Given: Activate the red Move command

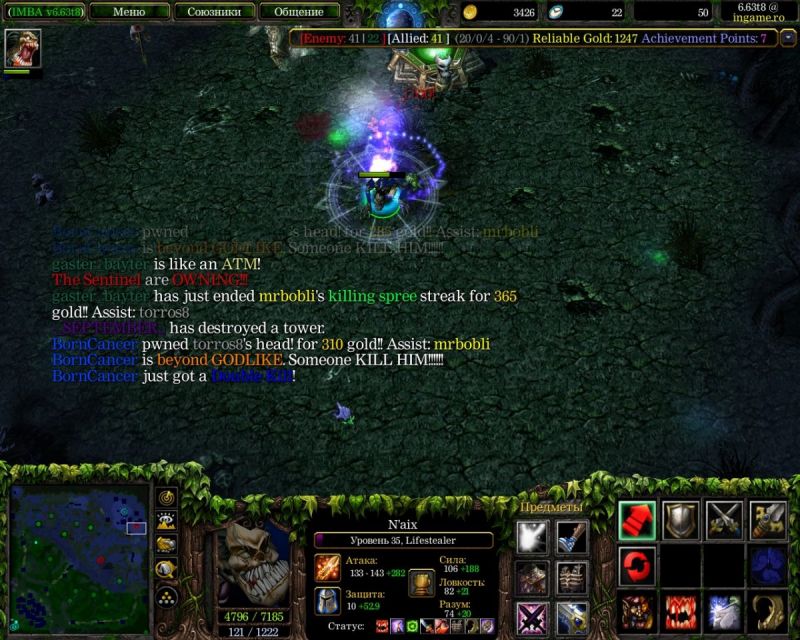Looking at the screenshot, I should [637, 521].
